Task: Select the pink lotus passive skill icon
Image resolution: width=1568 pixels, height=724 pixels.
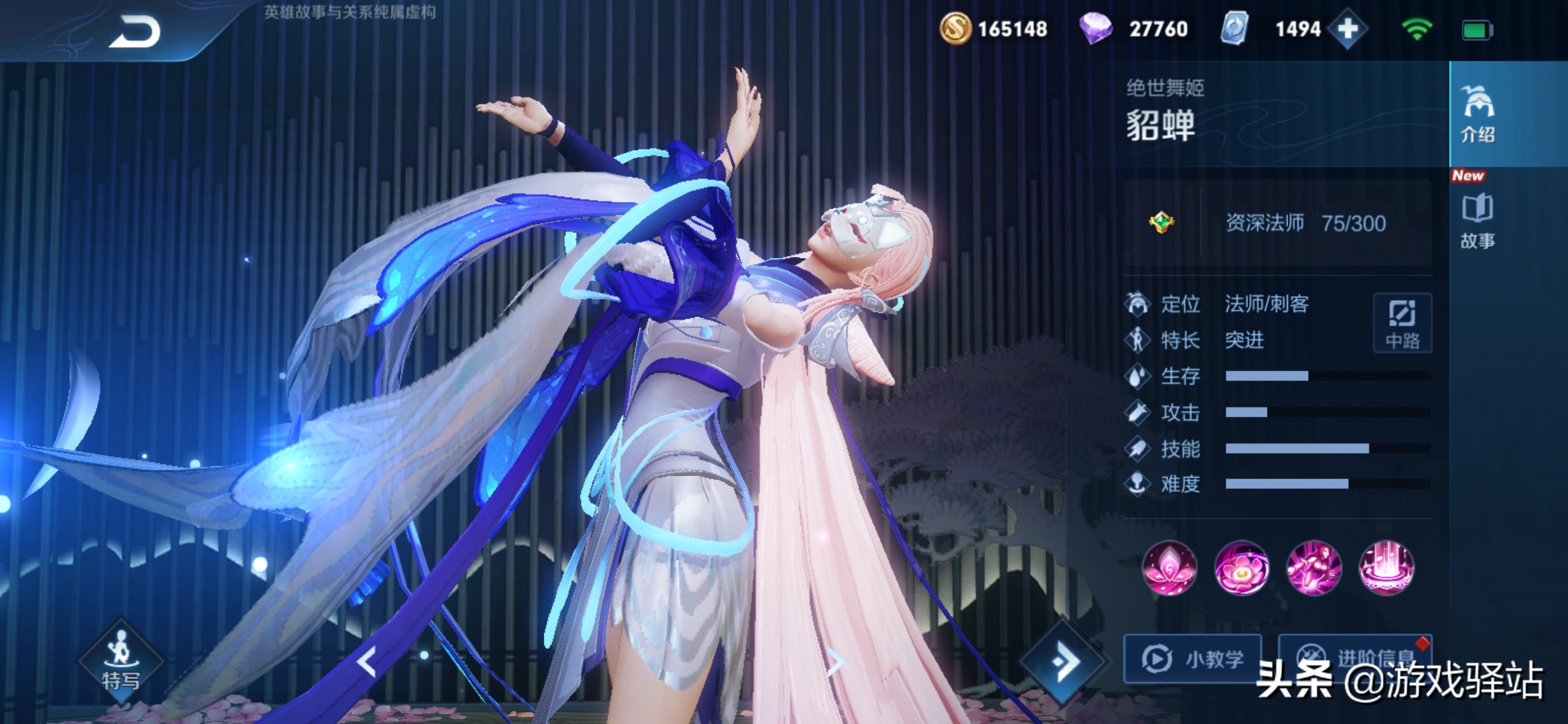Action: [x=1169, y=568]
